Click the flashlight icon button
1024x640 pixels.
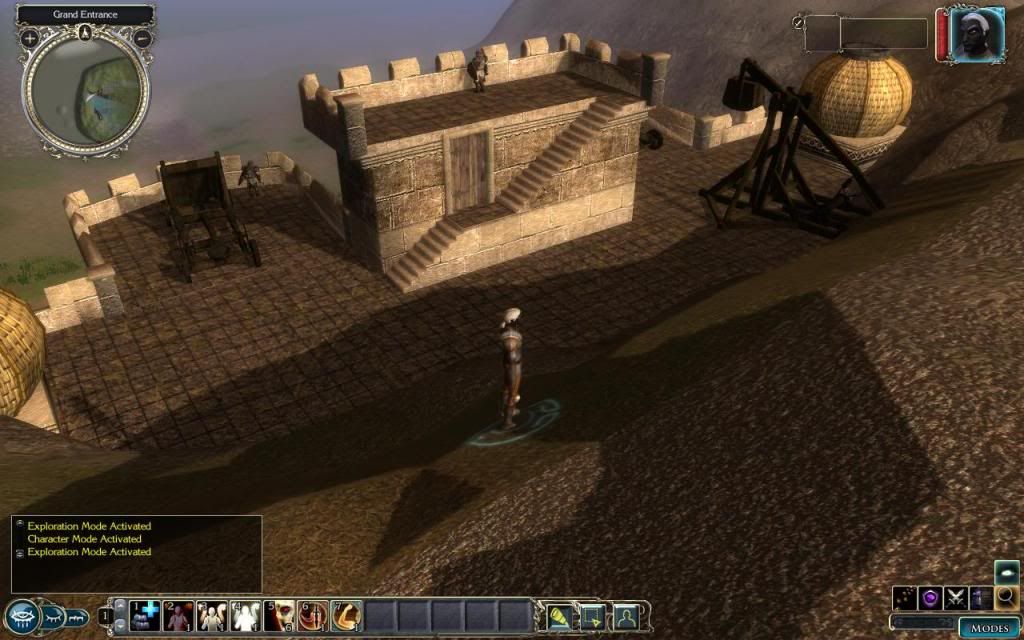tap(561, 616)
